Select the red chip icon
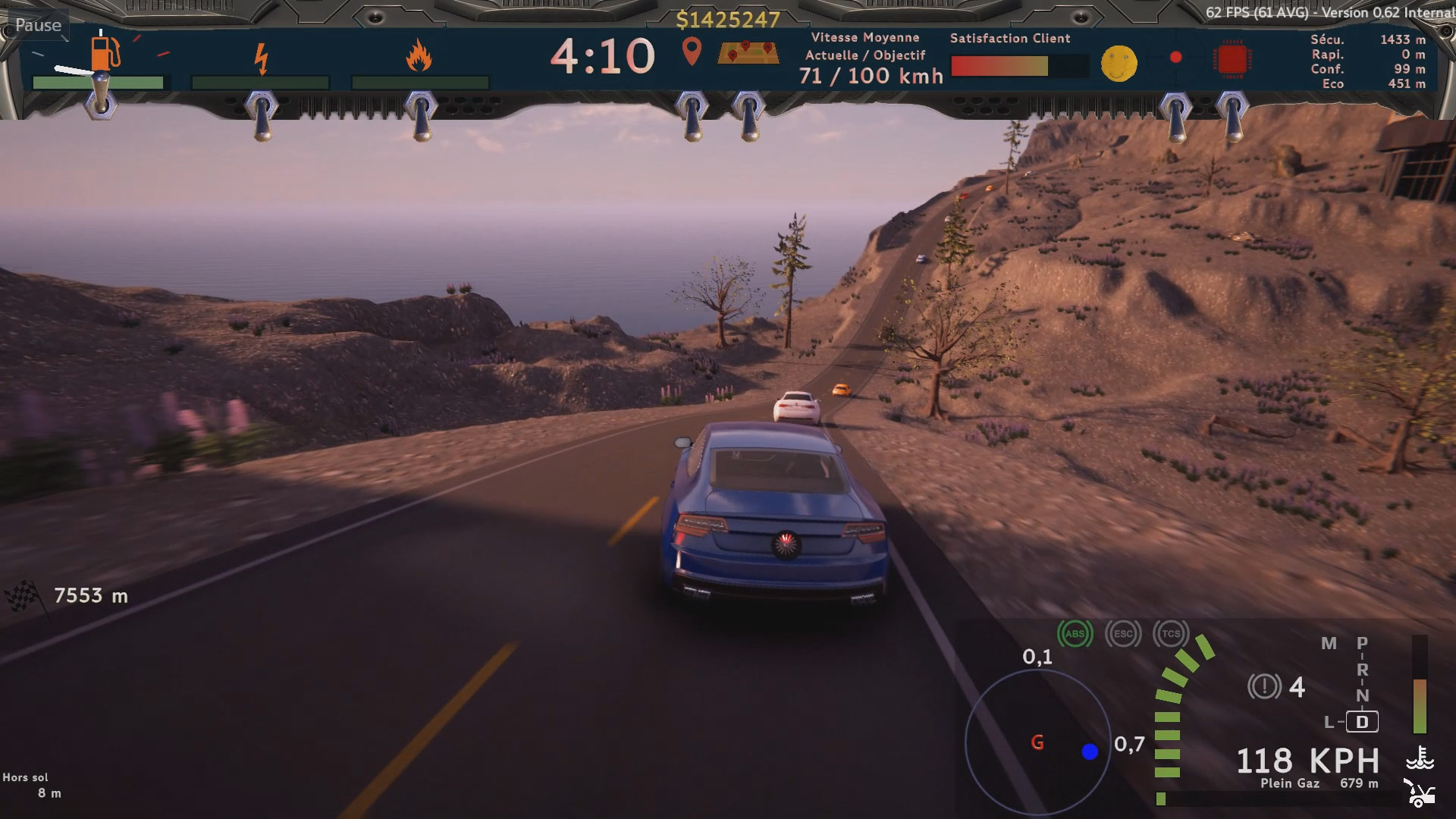Image resolution: width=1456 pixels, height=819 pixels. click(x=1232, y=59)
